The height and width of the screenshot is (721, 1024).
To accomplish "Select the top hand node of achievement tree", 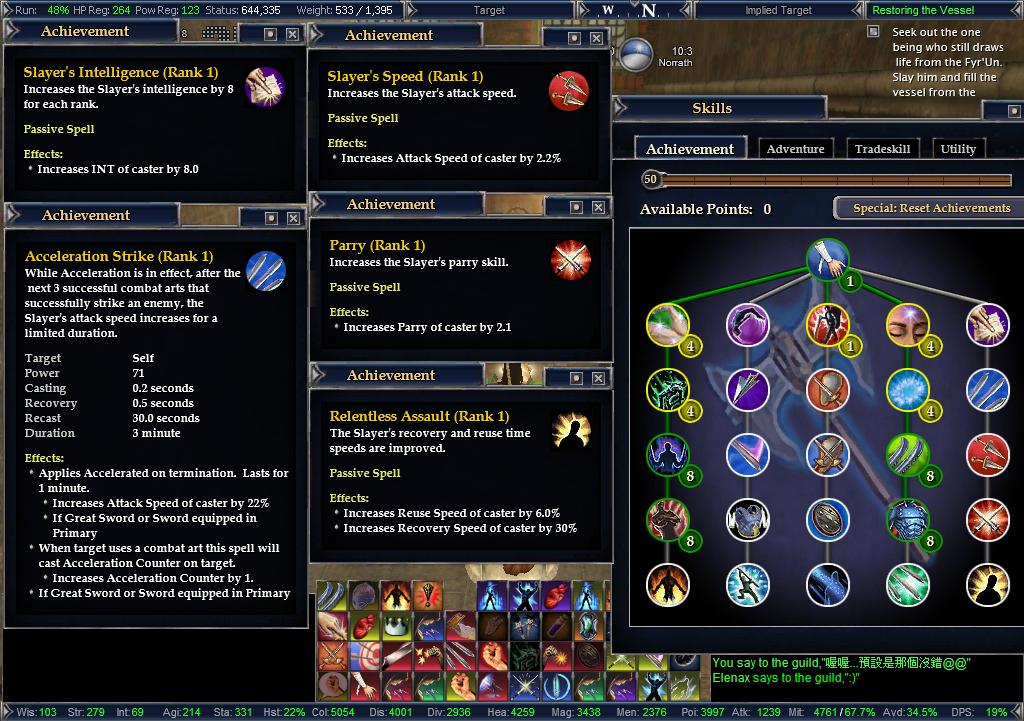I will click(x=827, y=258).
